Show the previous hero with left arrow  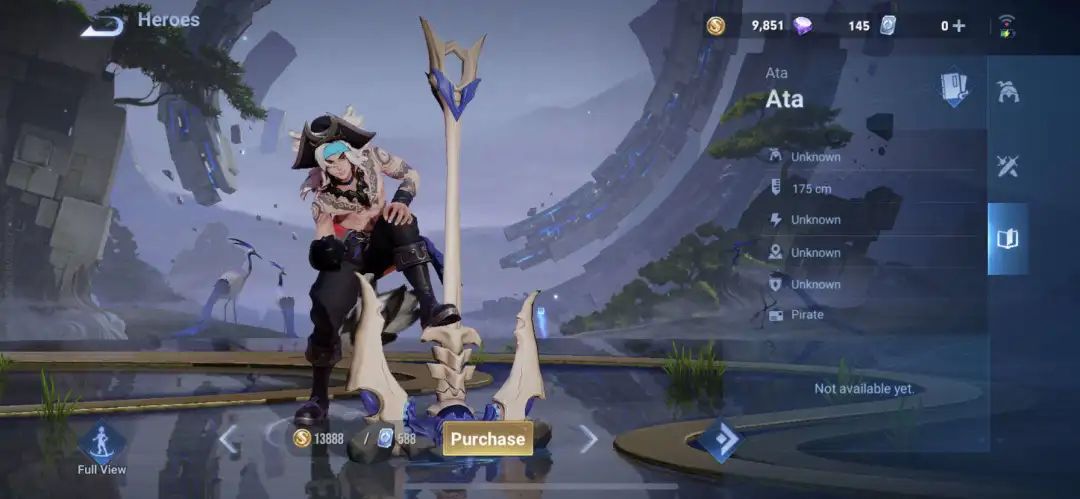click(x=229, y=438)
